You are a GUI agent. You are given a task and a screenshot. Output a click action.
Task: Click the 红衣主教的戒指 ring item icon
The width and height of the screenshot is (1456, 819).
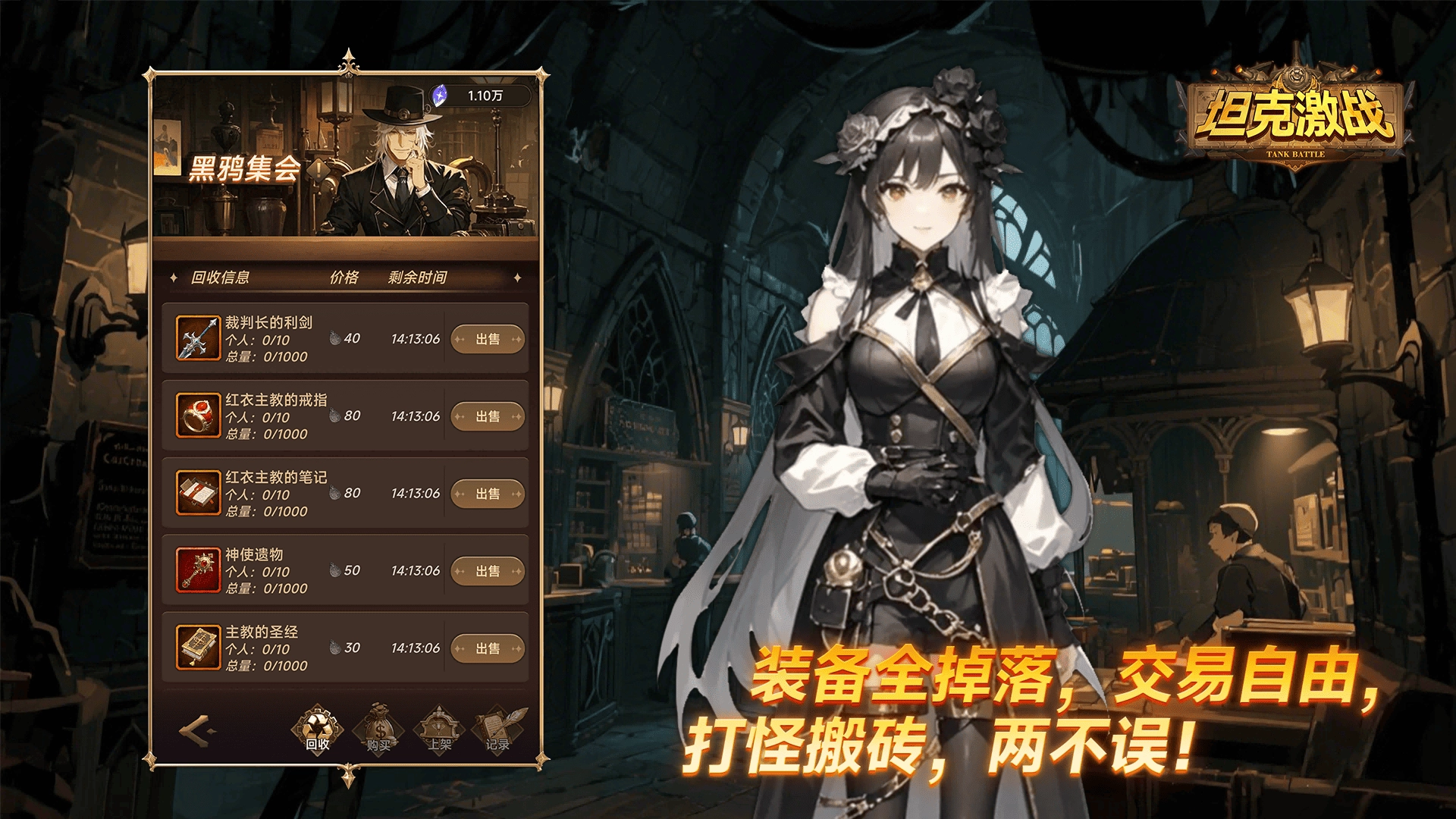point(197,416)
